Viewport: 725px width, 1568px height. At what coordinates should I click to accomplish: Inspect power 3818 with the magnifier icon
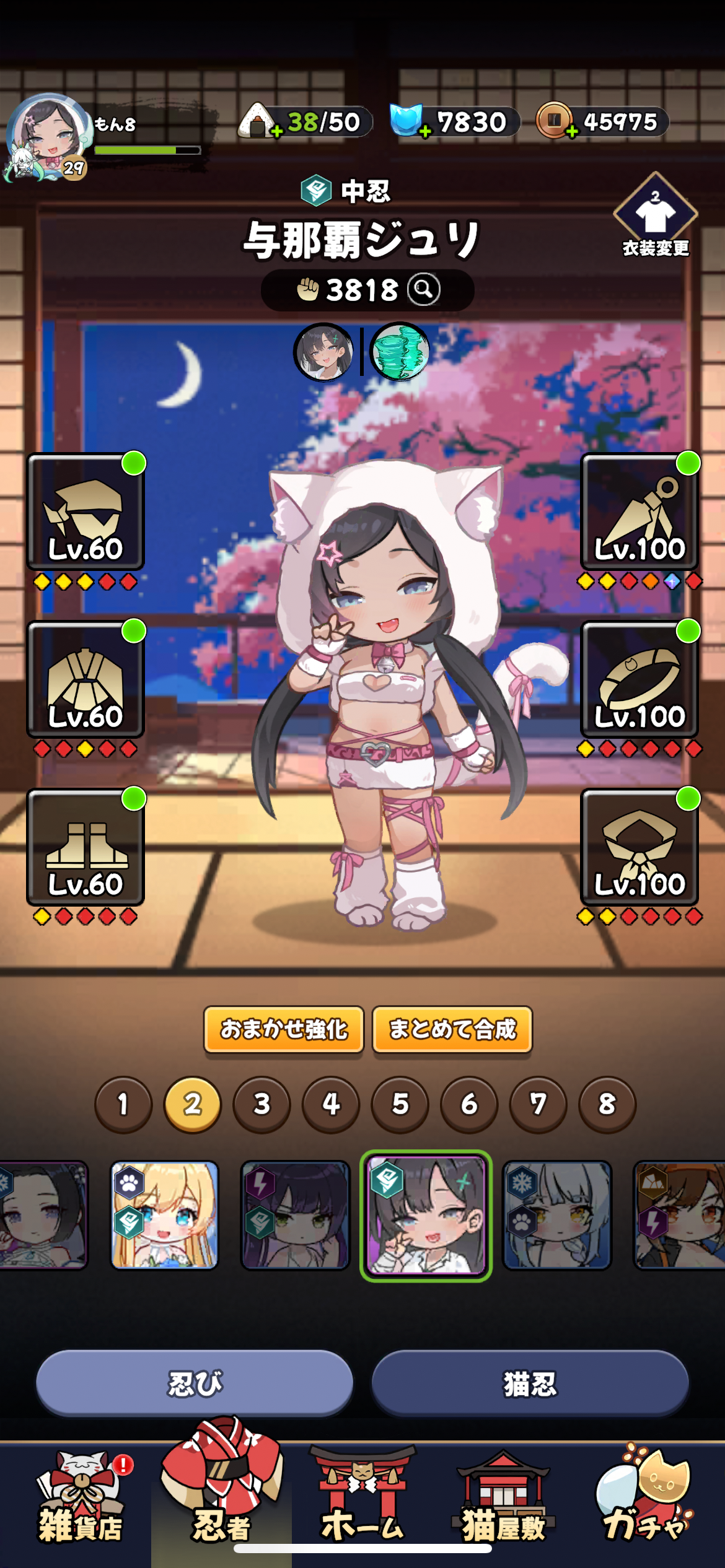pyautogui.click(x=424, y=289)
